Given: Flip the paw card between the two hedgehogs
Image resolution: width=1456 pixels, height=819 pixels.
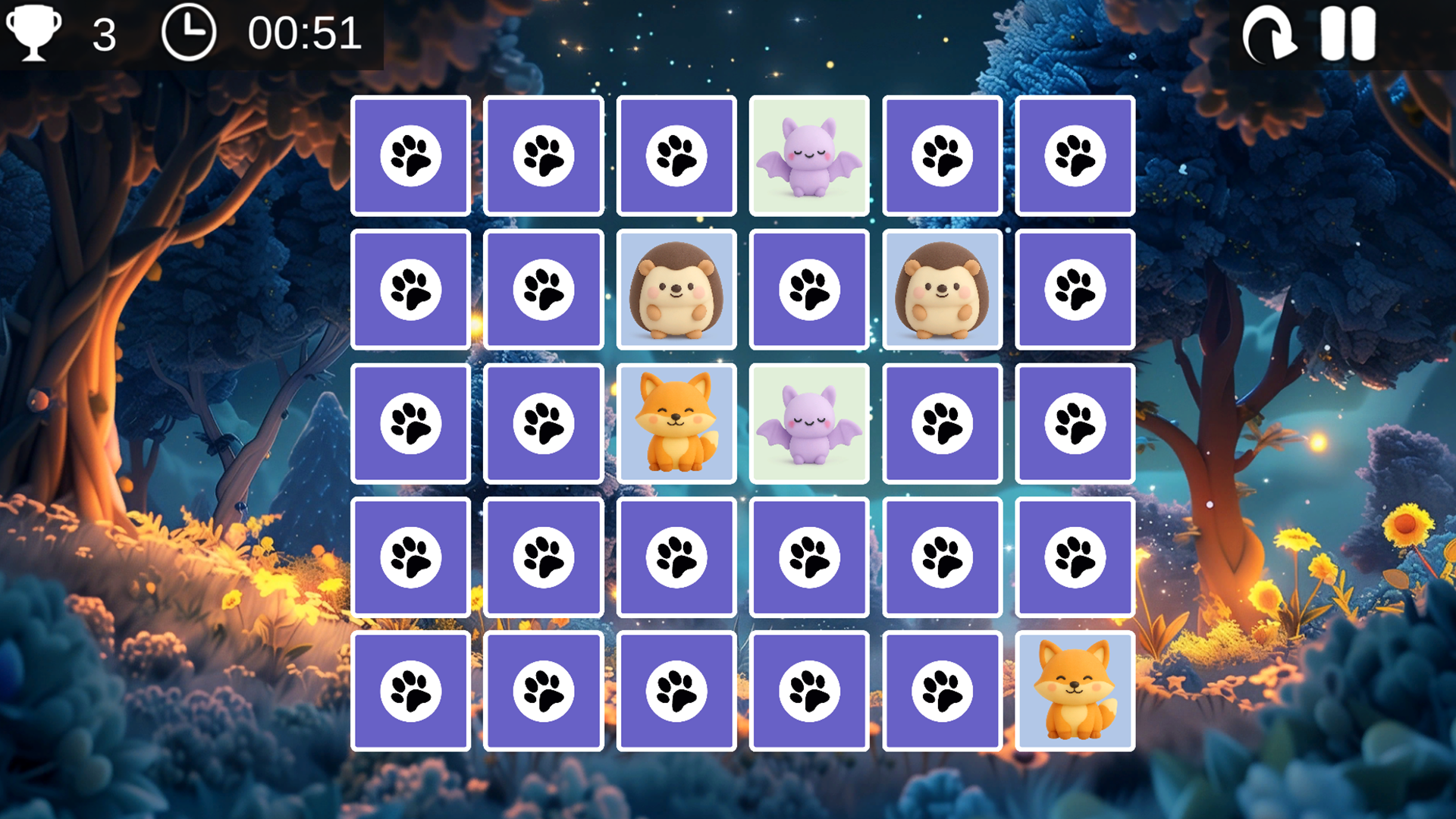Looking at the screenshot, I should pyautogui.click(x=808, y=290).
